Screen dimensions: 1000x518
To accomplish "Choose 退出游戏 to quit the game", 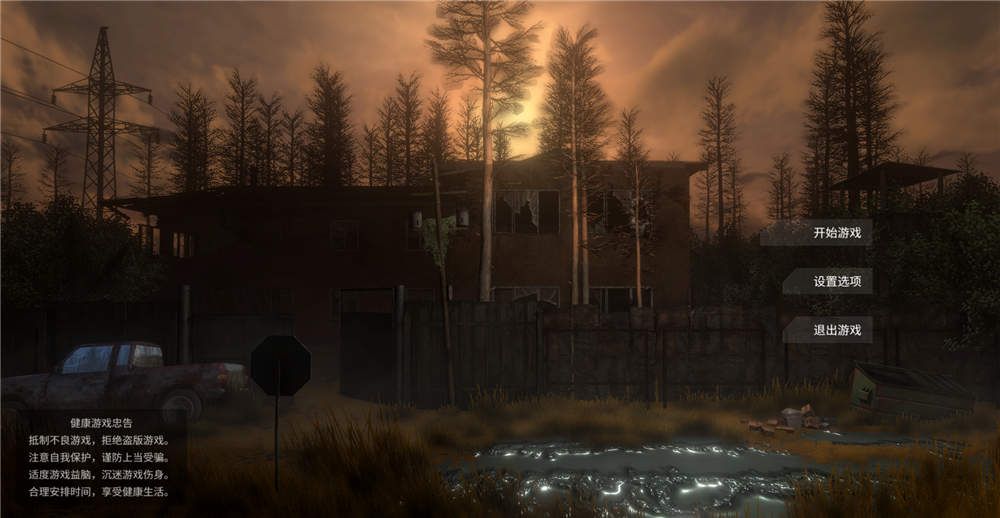I will [x=836, y=330].
